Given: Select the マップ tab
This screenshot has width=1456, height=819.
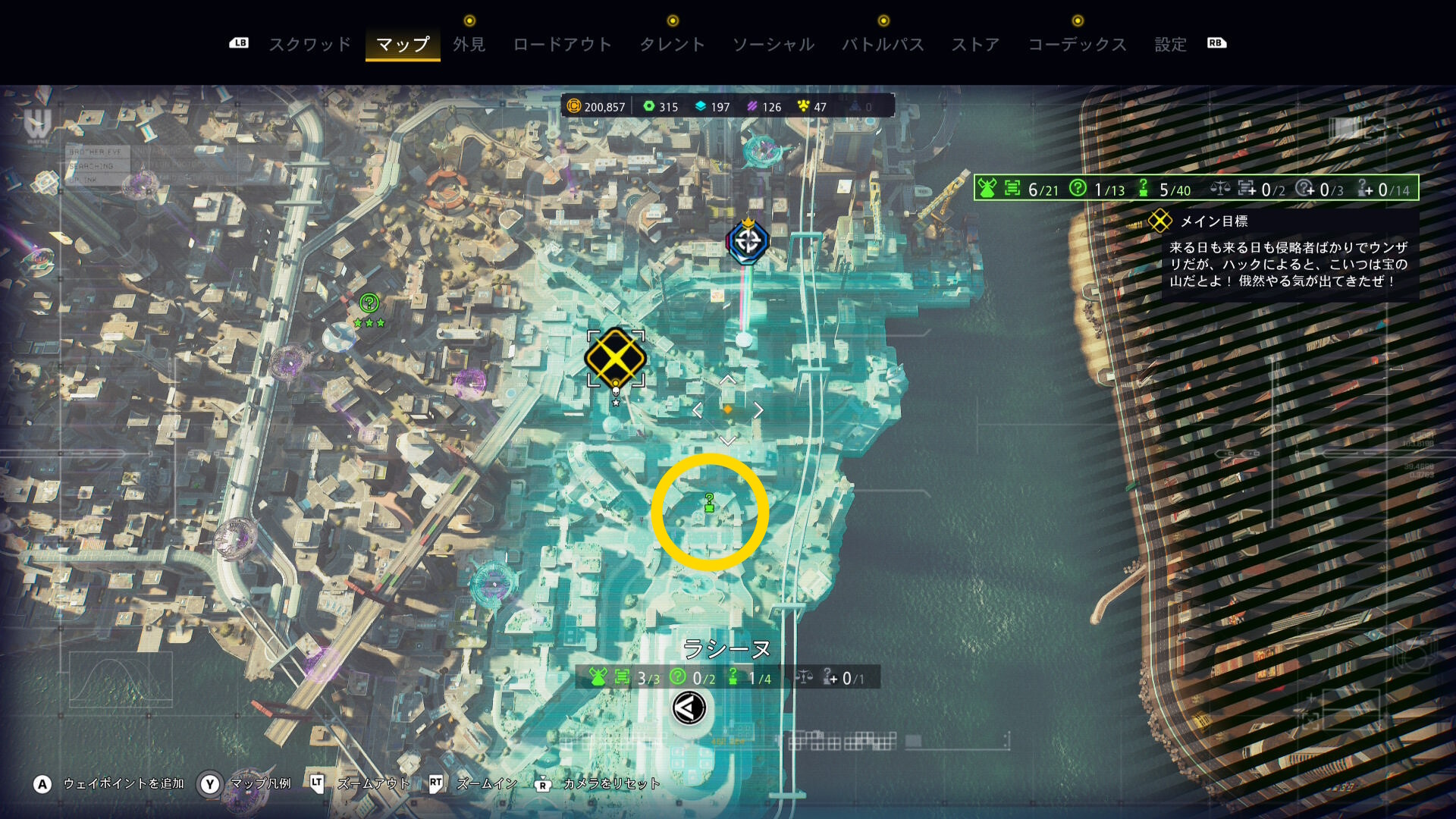Looking at the screenshot, I should point(403,45).
